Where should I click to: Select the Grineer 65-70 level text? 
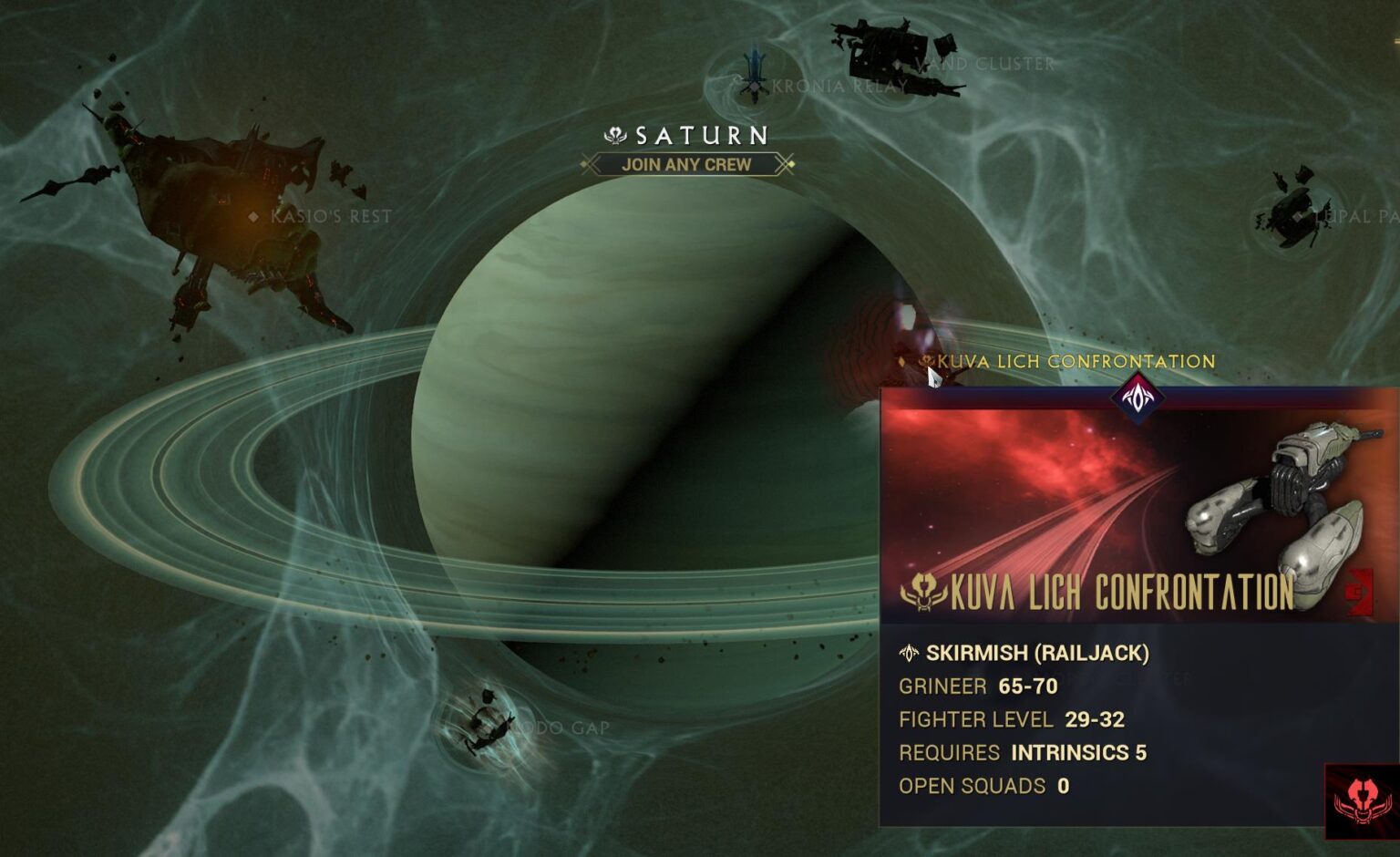click(x=975, y=687)
